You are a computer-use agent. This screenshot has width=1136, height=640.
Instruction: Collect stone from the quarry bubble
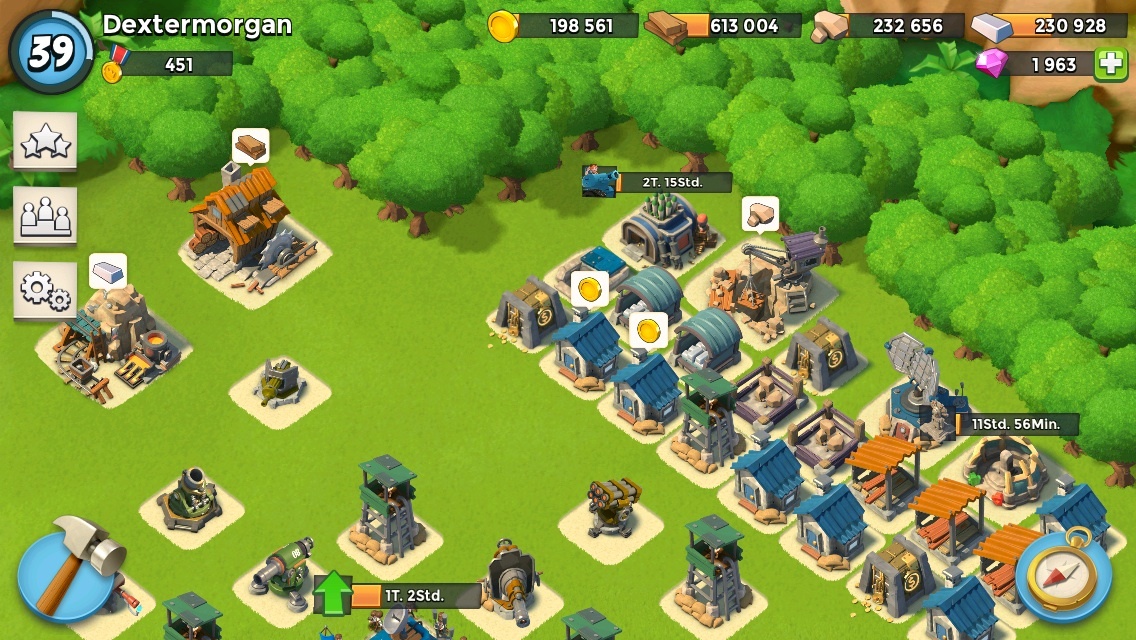pyautogui.click(x=760, y=214)
